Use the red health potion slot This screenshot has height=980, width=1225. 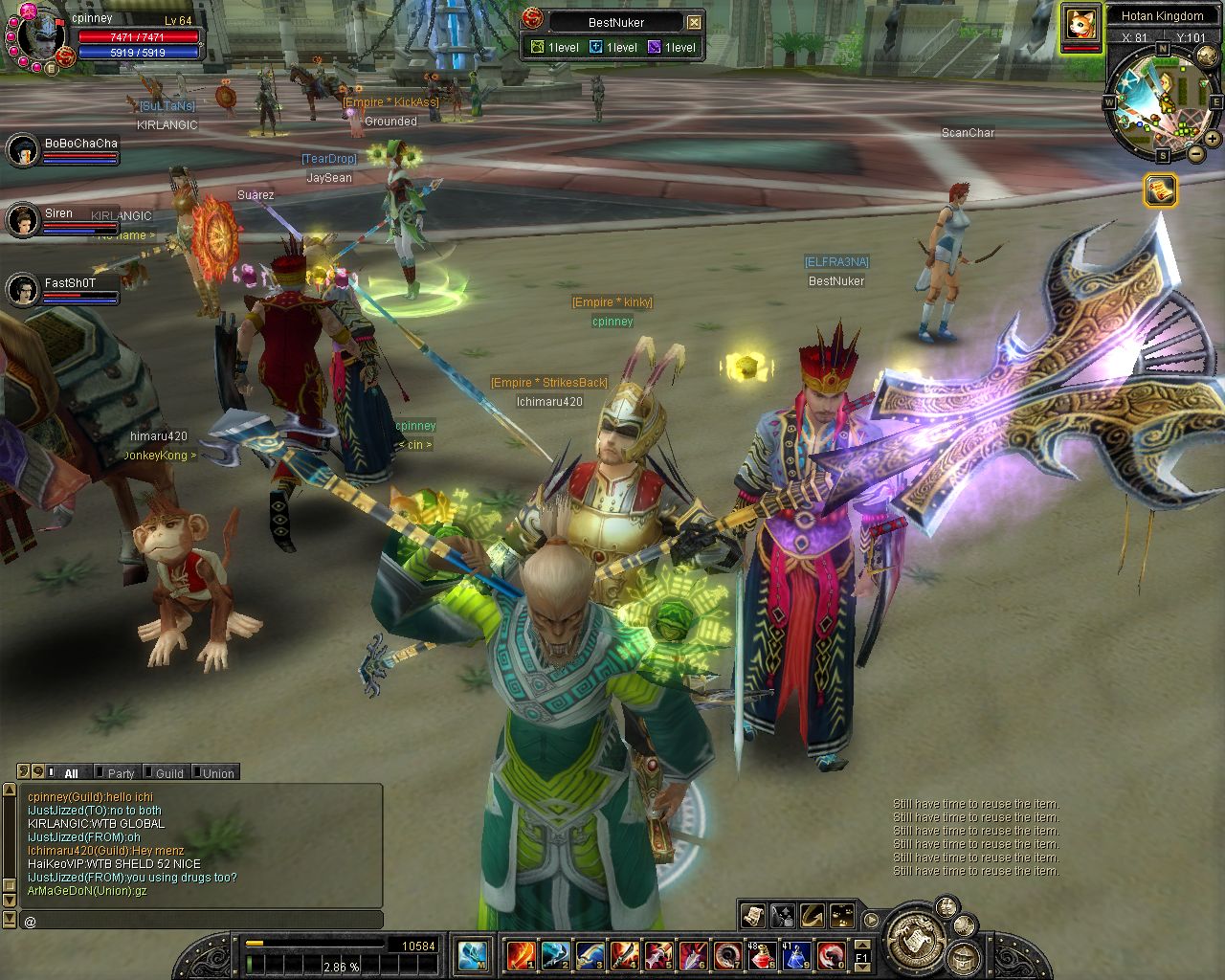[763, 955]
